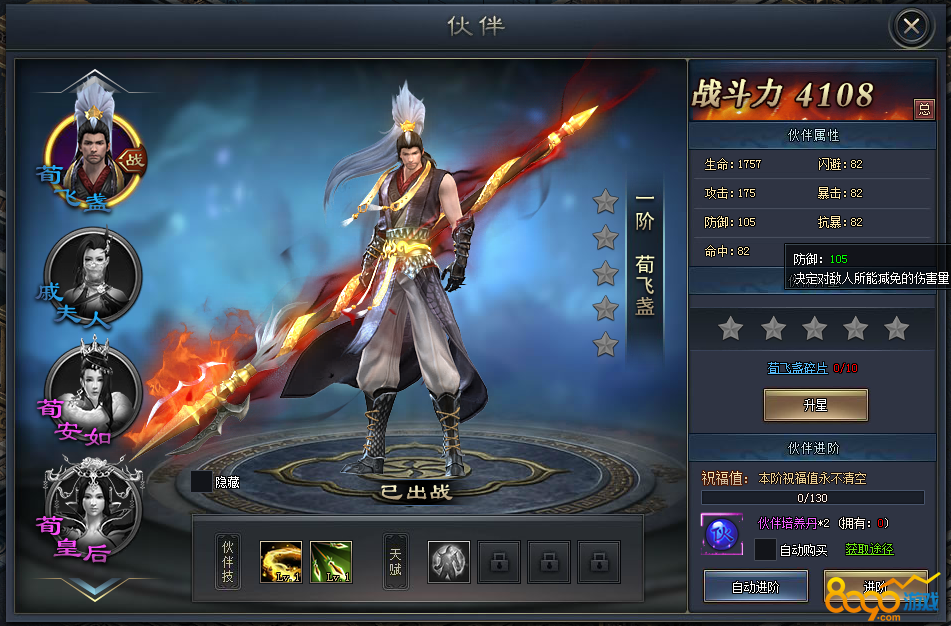Click the 总 button beside combat power
This screenshot has height=626, width=951.
click(x=924, y=109)
